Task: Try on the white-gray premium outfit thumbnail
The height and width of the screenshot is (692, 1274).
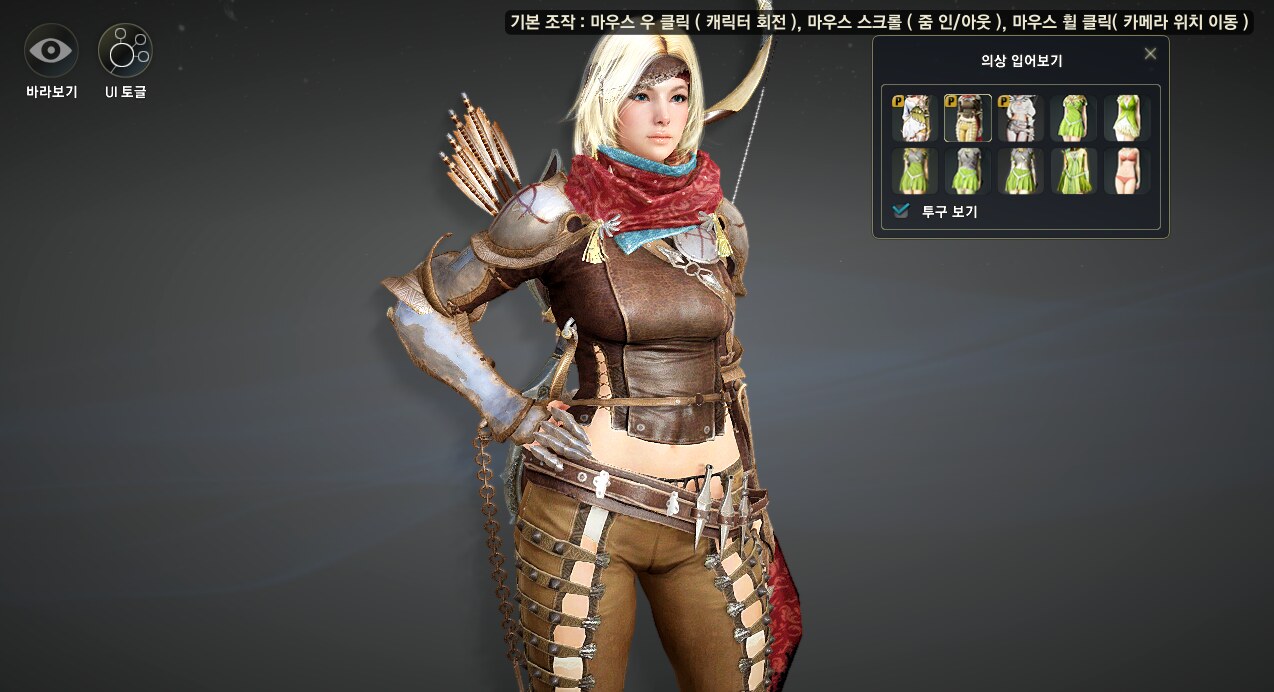Action: [x=1020, y=118]
